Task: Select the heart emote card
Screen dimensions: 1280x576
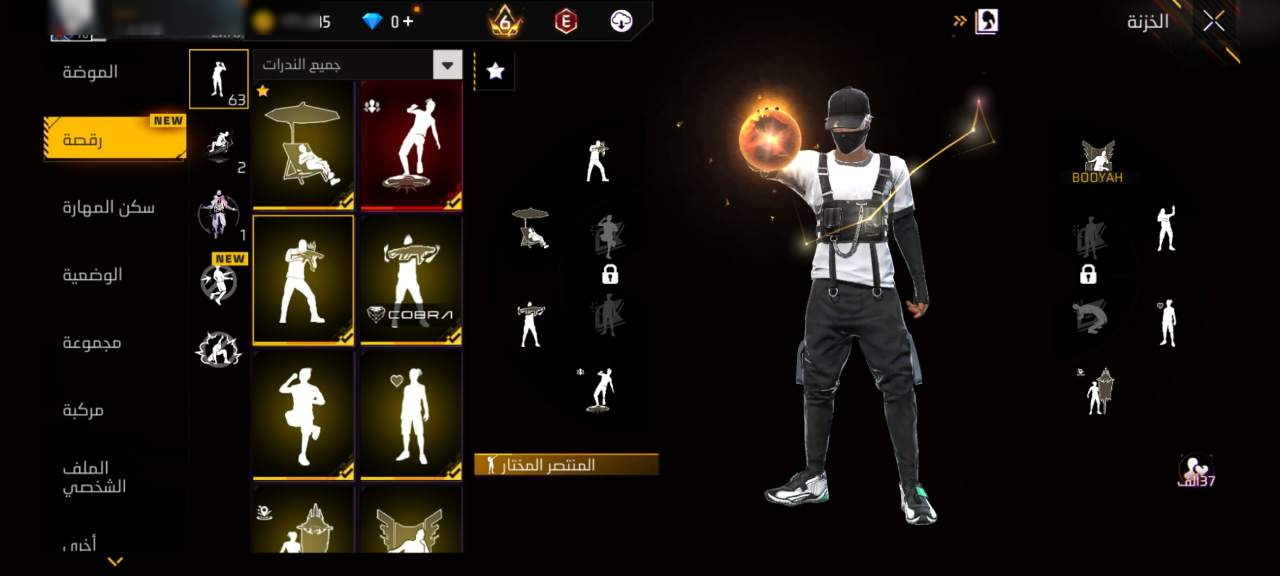Action: click(411, 414)
